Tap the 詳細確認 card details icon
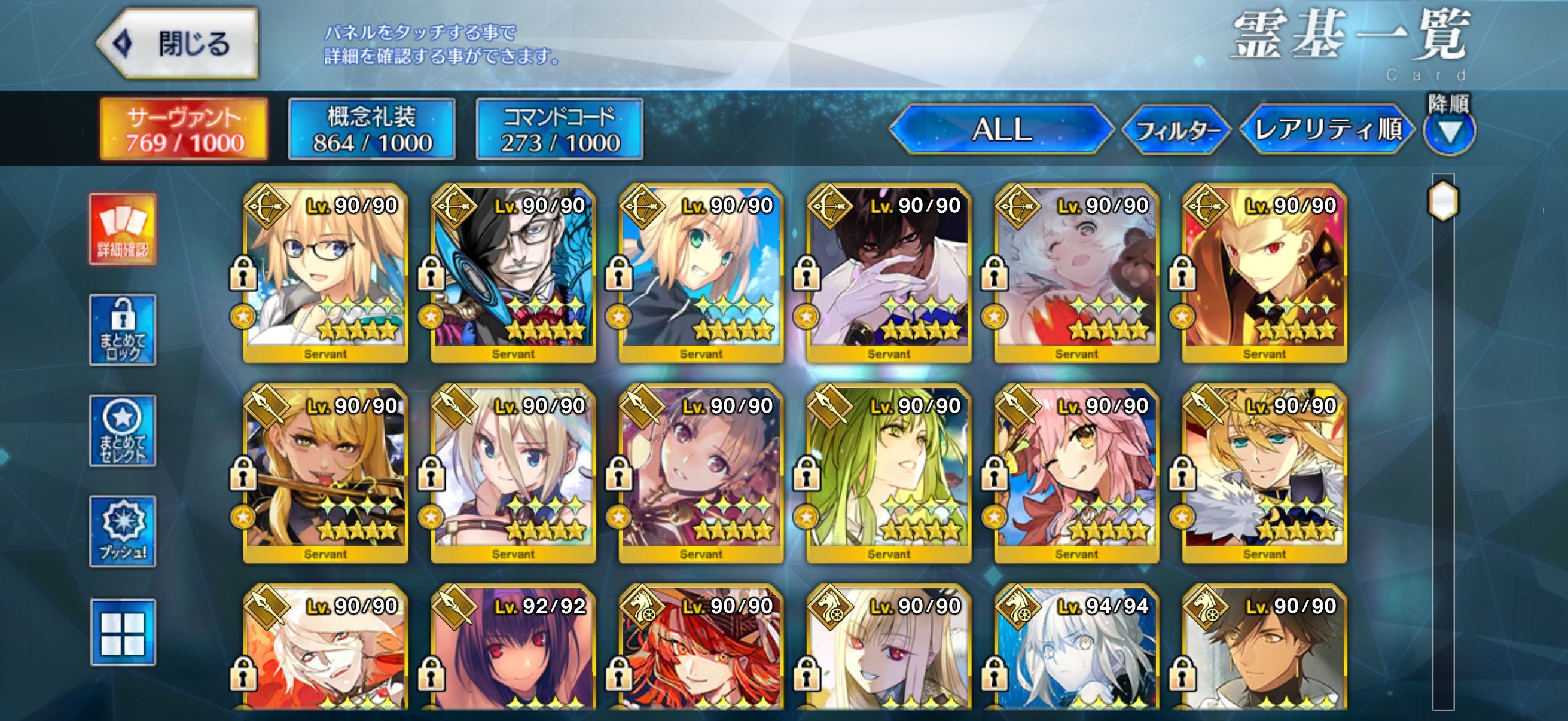Viewport: 1568px width, 721px height. click(x=123, y=230)
